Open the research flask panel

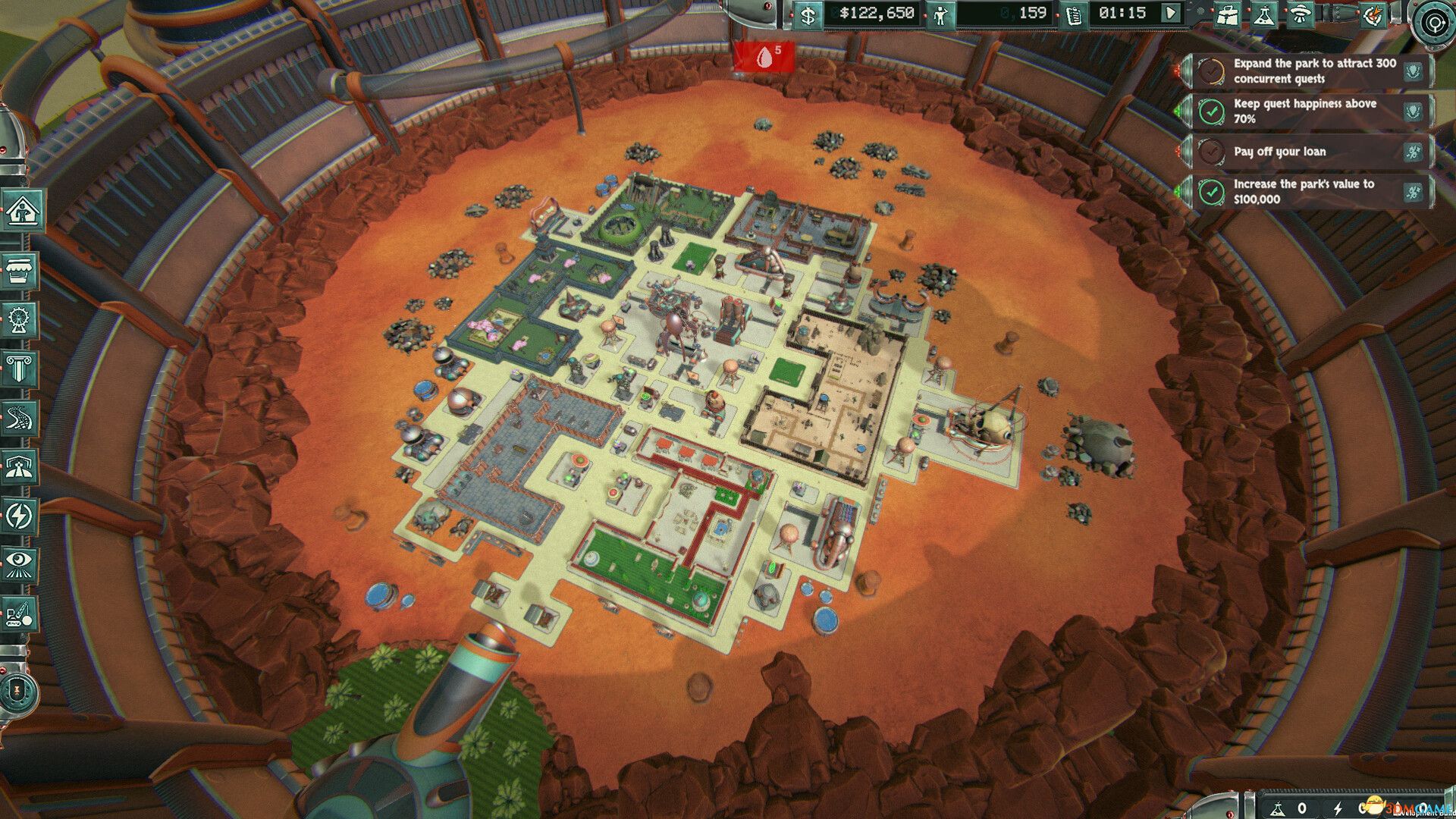(1264, 14)
